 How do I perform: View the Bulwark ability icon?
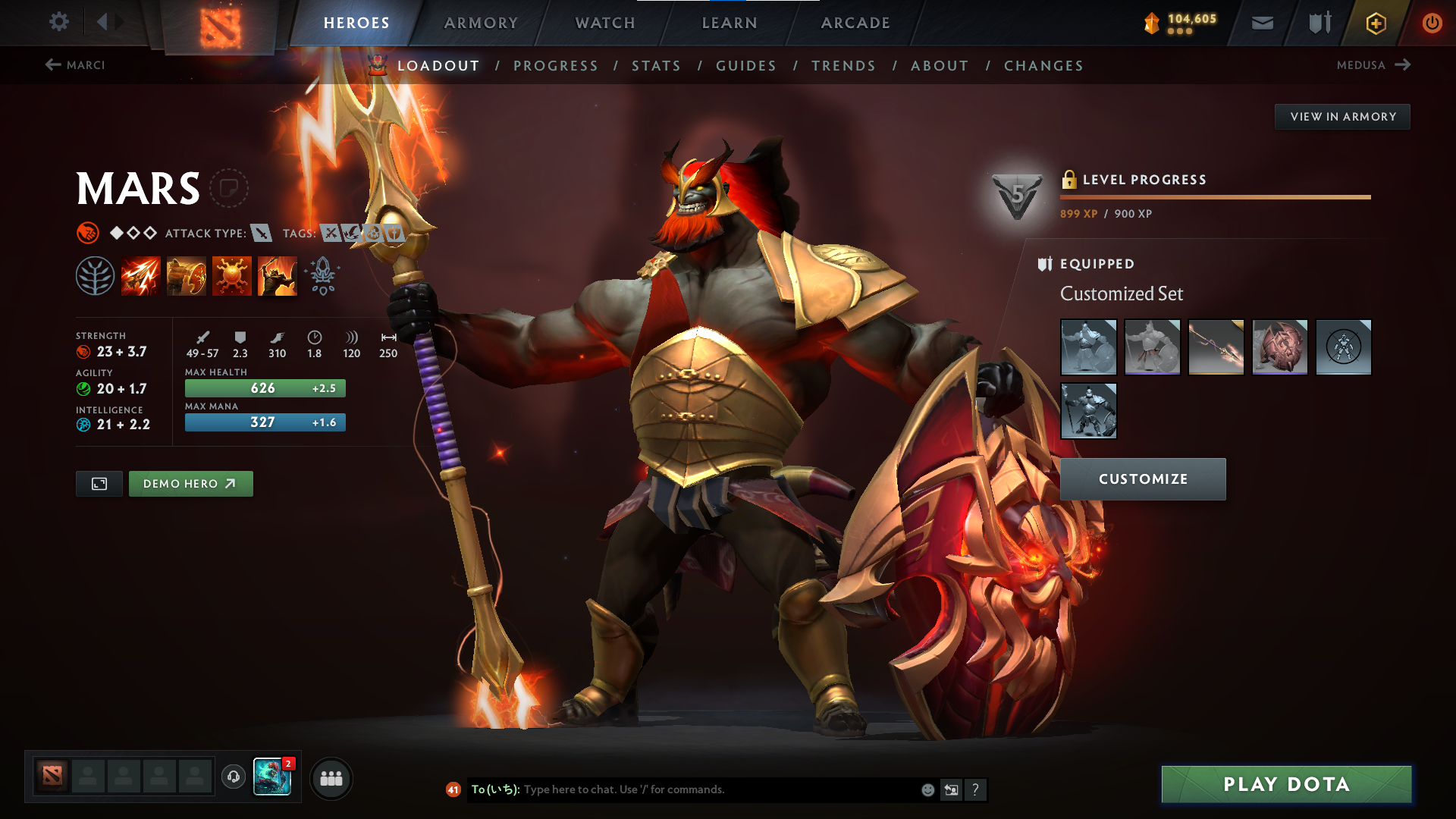coord(232,275)
